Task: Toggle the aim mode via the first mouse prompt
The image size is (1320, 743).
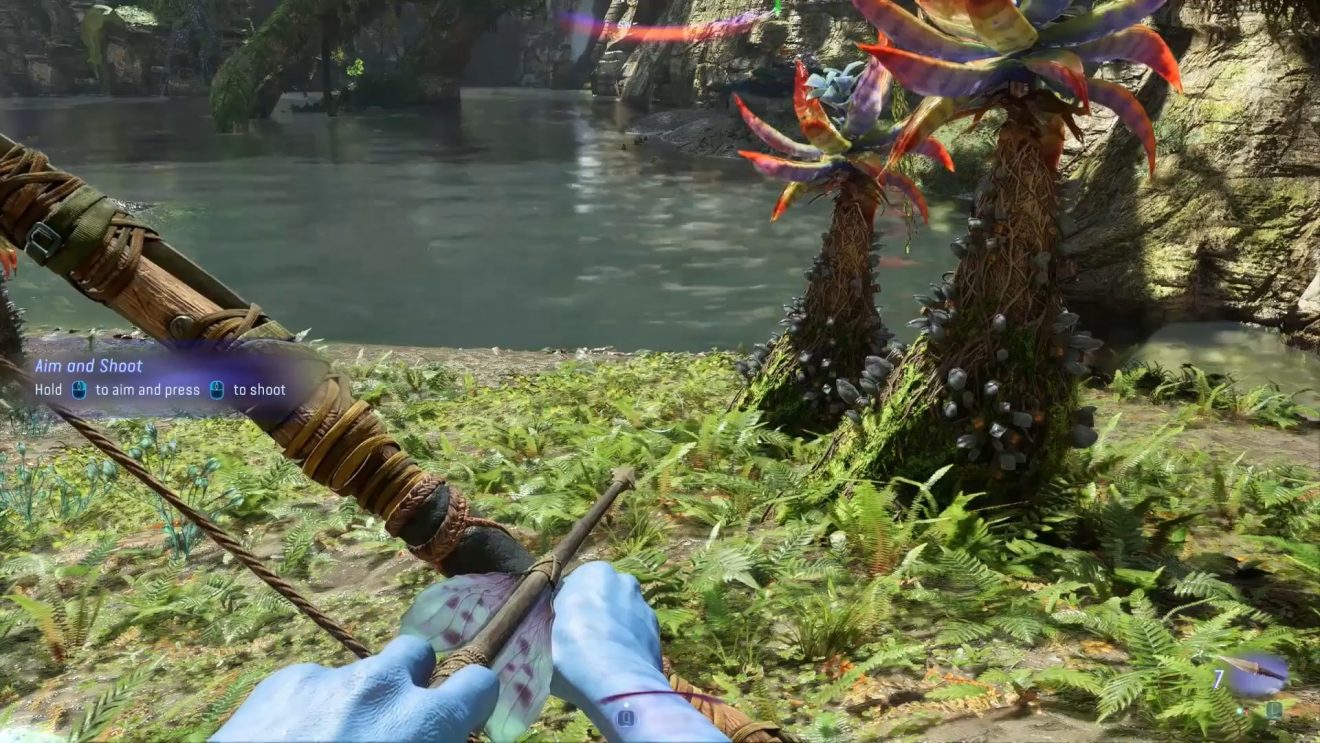Action: pos(79,389)
